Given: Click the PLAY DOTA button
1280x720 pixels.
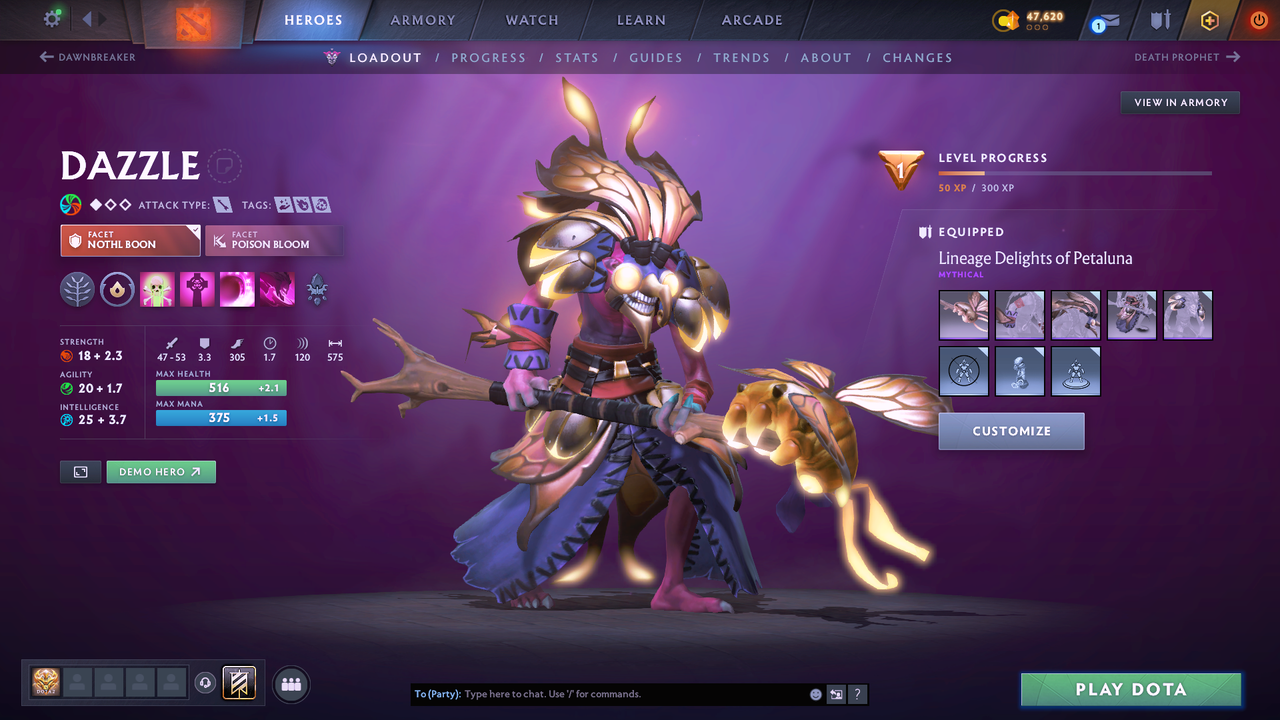Looking at the screenshot, I should coord(1130,689).
